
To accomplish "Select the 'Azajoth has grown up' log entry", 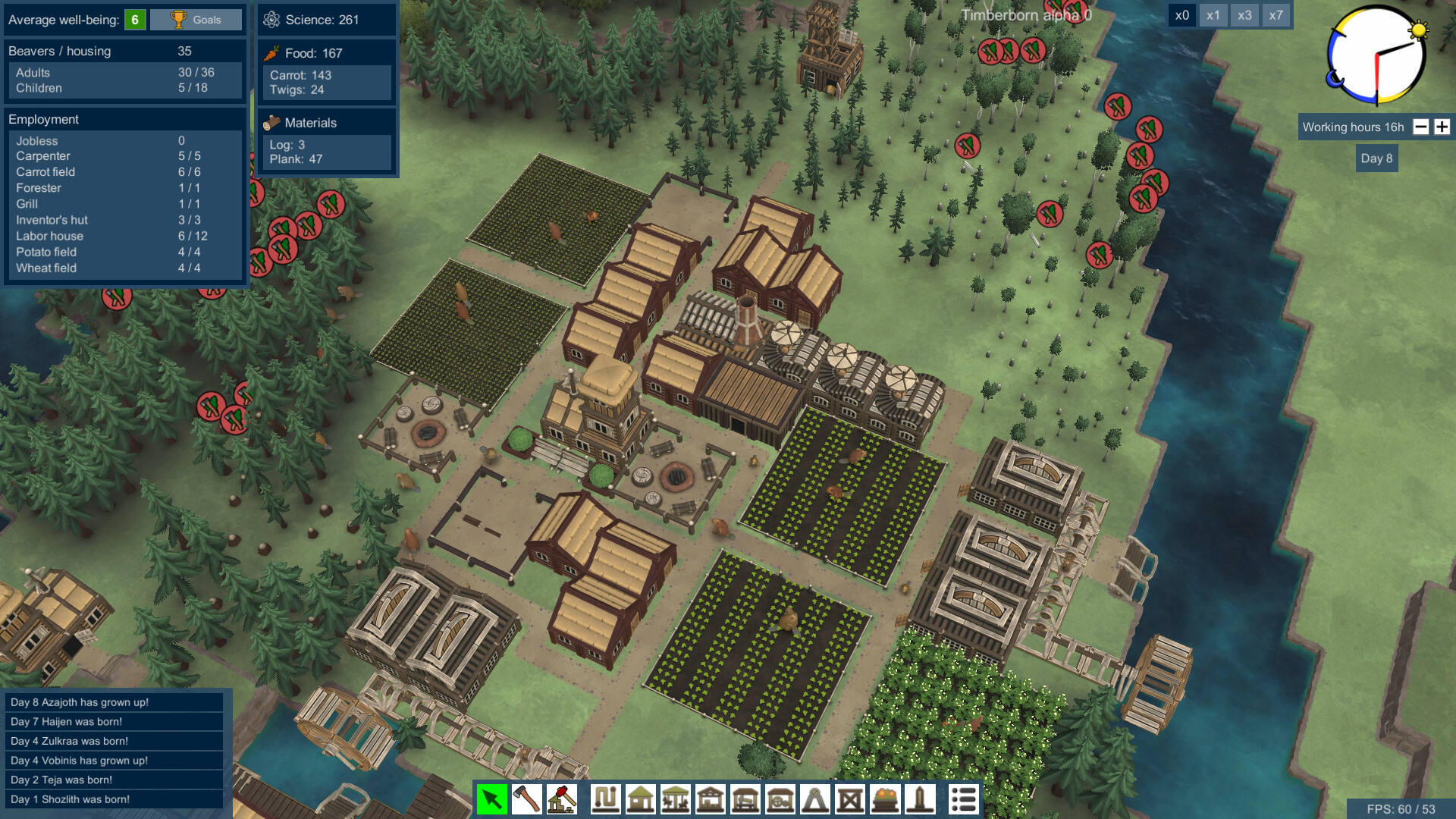I will pos(114,702).
